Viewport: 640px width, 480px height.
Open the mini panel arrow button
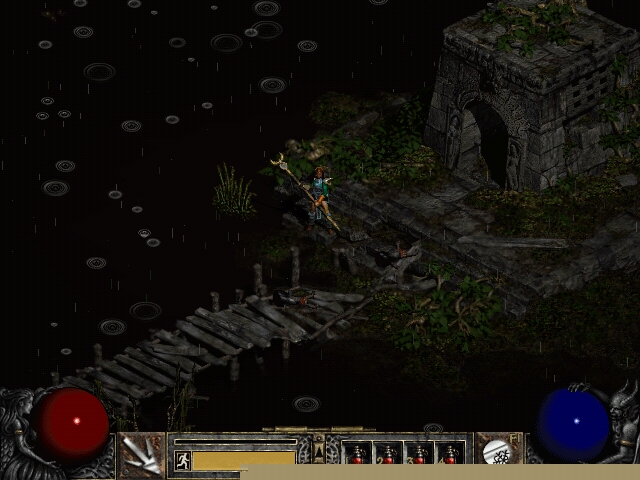click(319, 452)
